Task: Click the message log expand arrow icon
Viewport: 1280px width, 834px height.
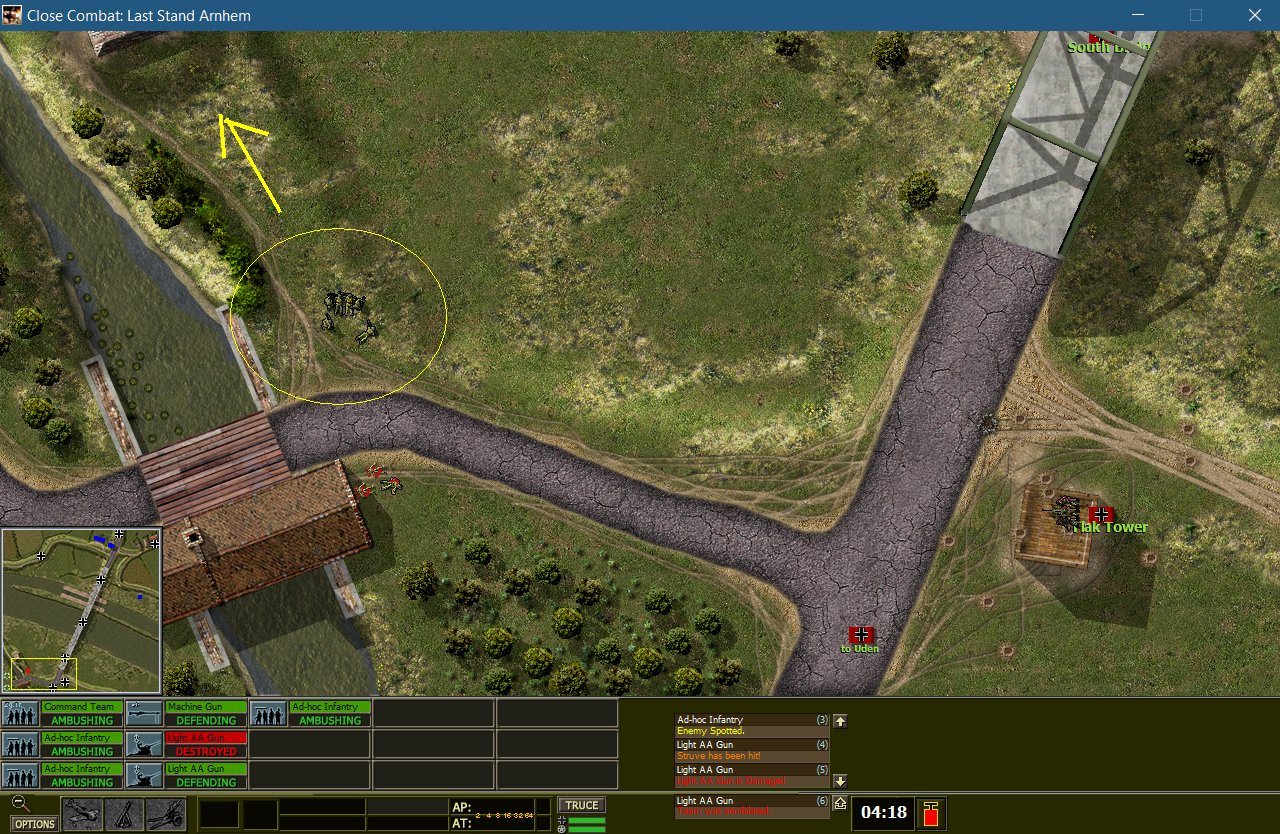Action: (x=840, y=802)
